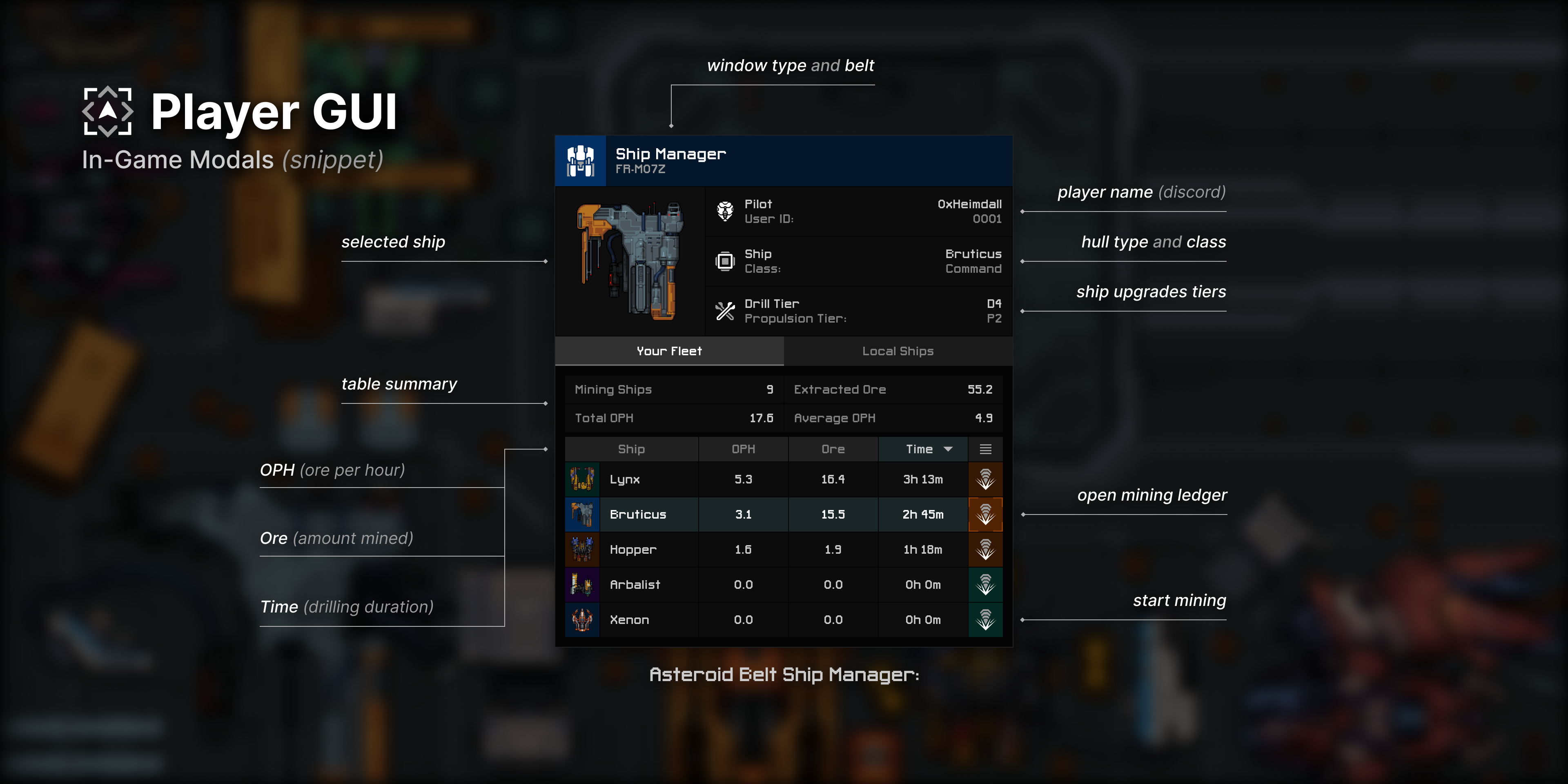
Task: Sort fleet by Ore column header
Action: coord(833,449)
